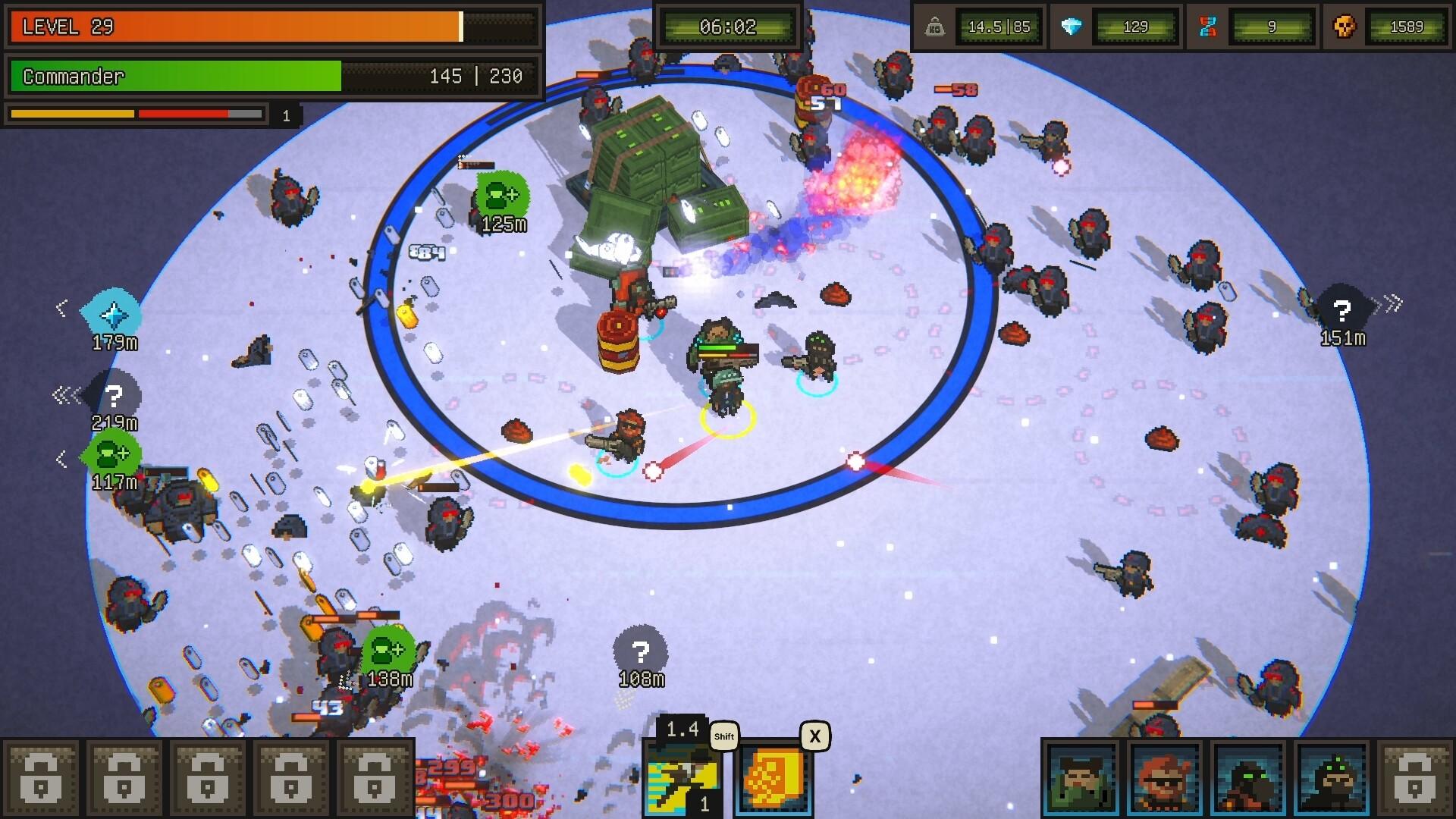Click the red-blue DNA resource icon
Screen dimensions: 1456x819
click(1210, 25)
